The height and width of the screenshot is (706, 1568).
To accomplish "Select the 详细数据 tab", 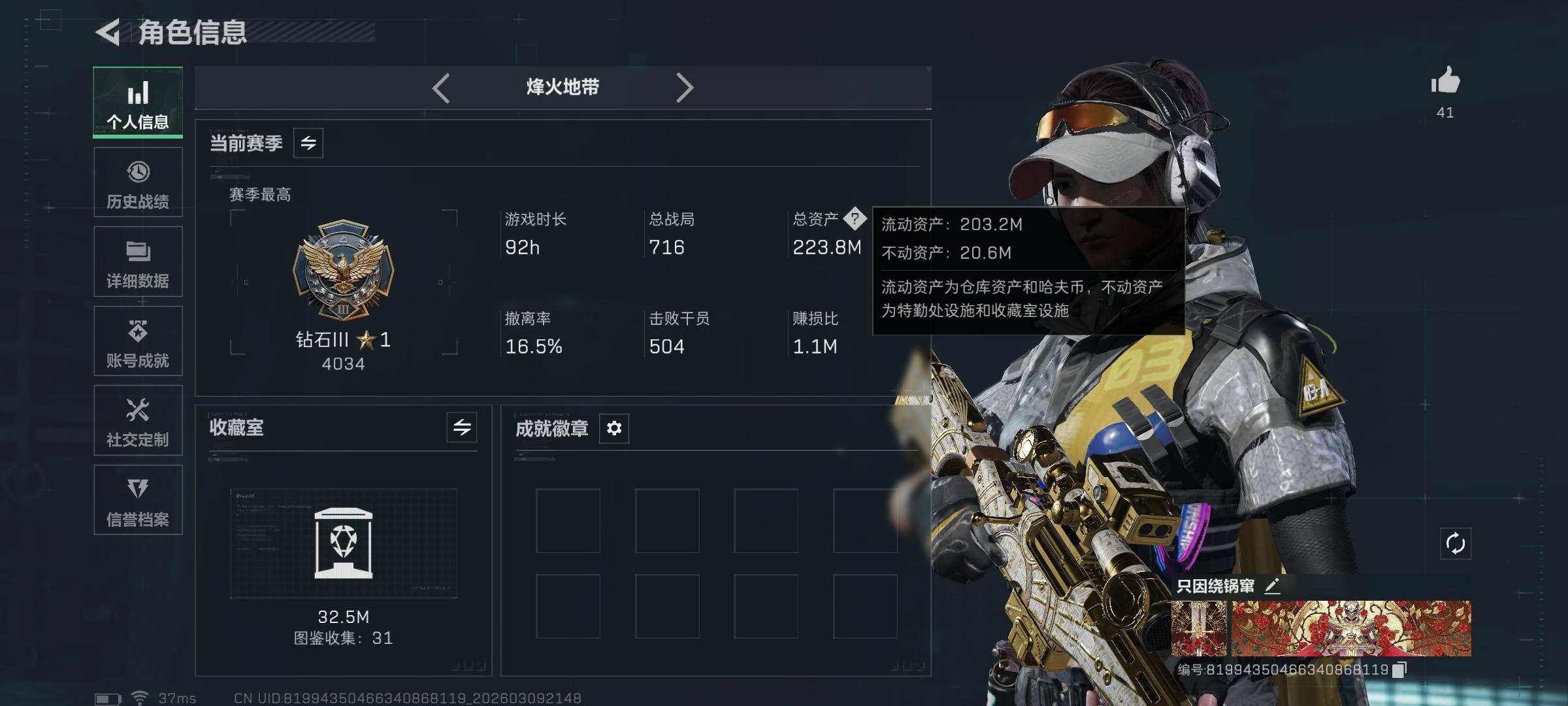I will [x=138, y=262].
